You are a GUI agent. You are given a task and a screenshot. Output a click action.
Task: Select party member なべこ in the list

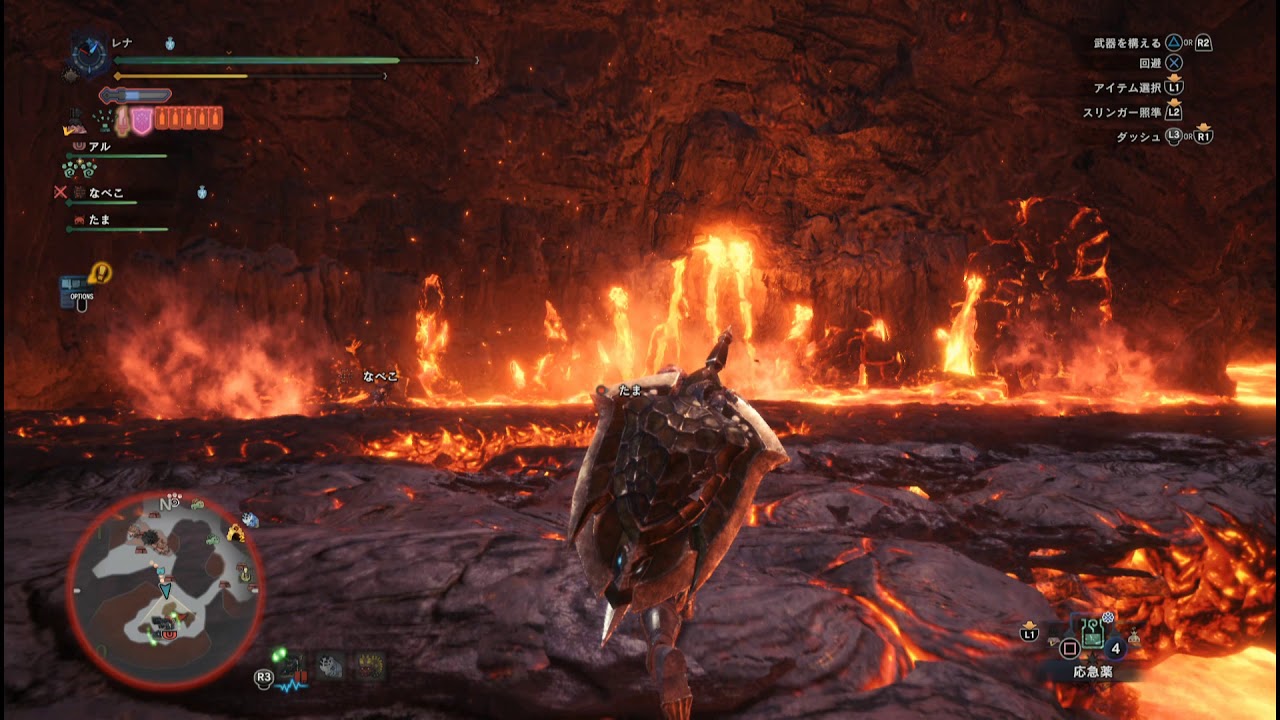click(x=103, y=193)
